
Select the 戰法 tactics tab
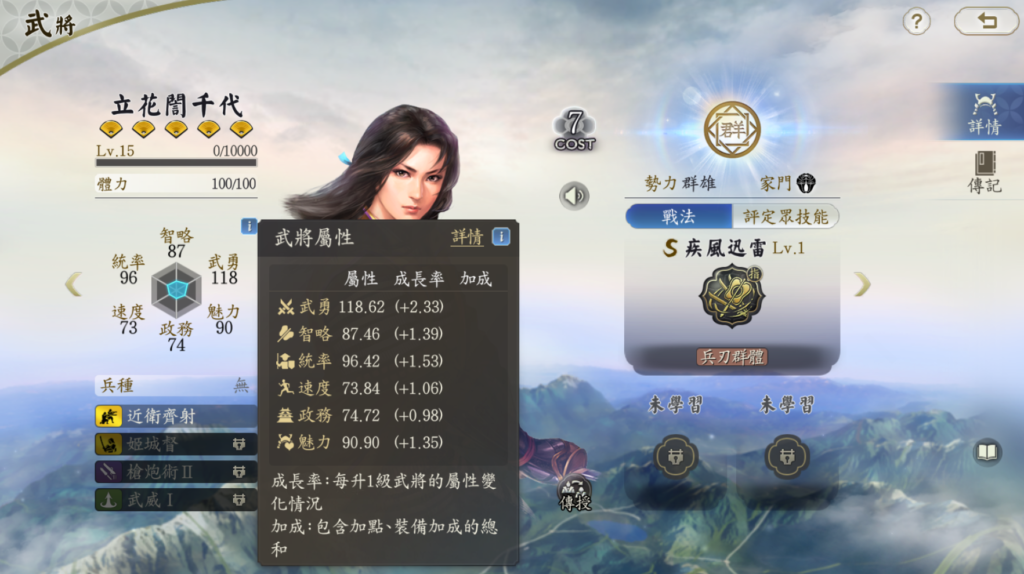point(678,216)
